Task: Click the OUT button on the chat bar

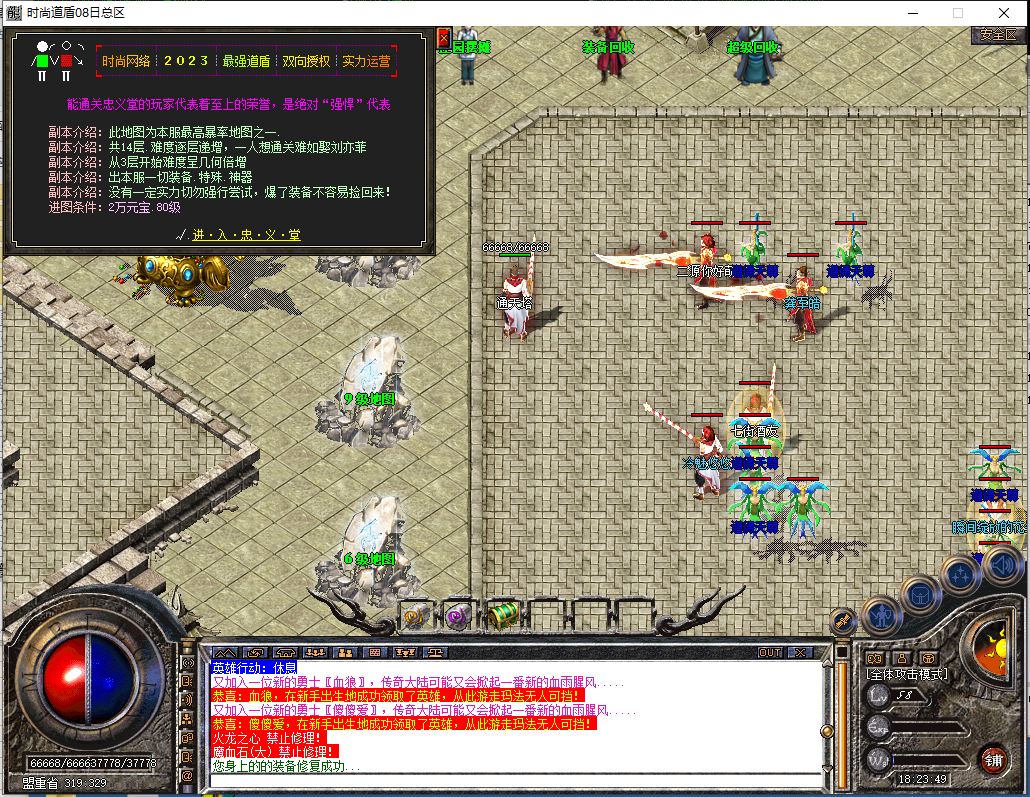Action: (x=769, y=652)
